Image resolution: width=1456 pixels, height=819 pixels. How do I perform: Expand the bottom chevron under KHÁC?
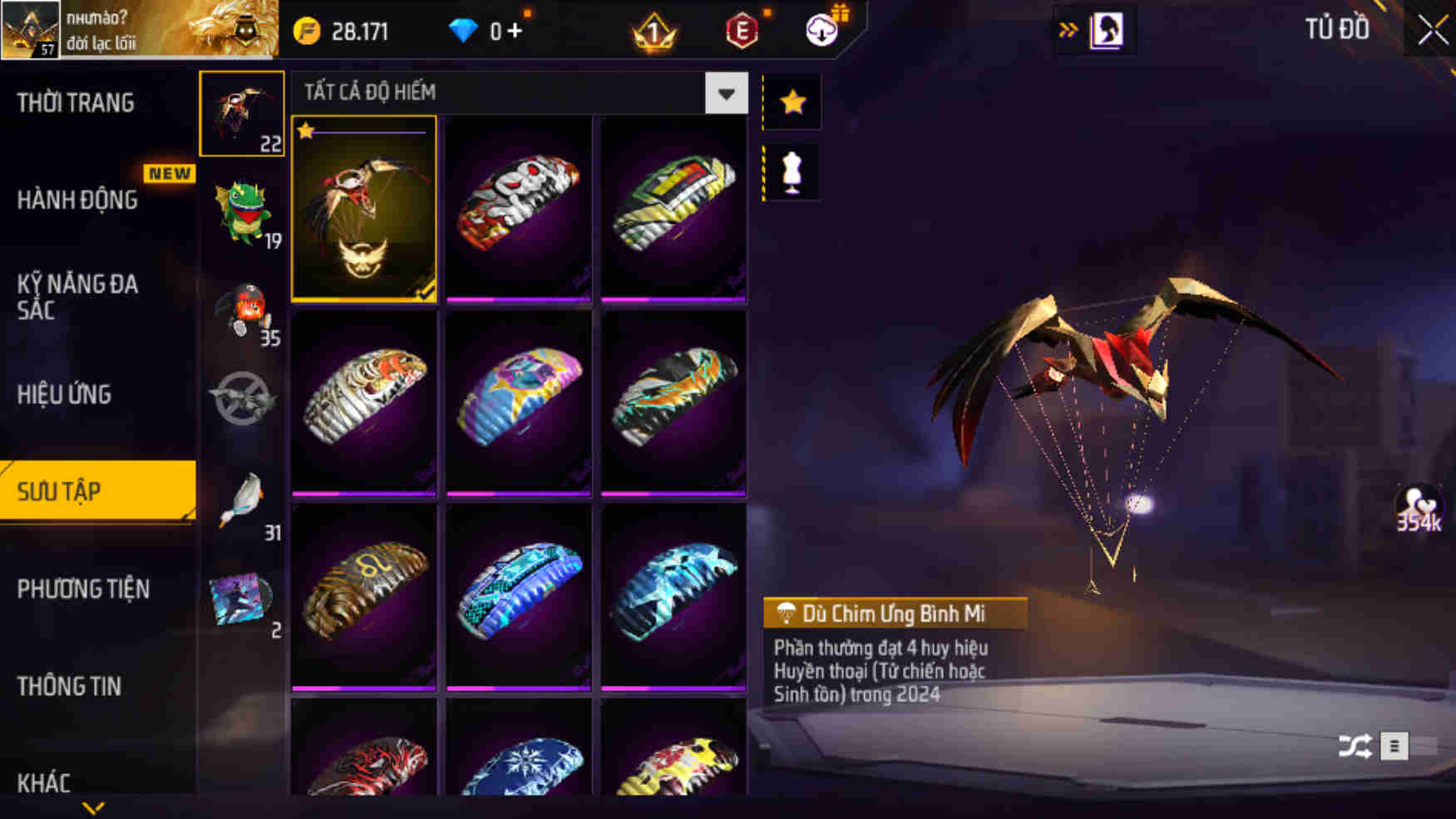[x=94, y=807]
